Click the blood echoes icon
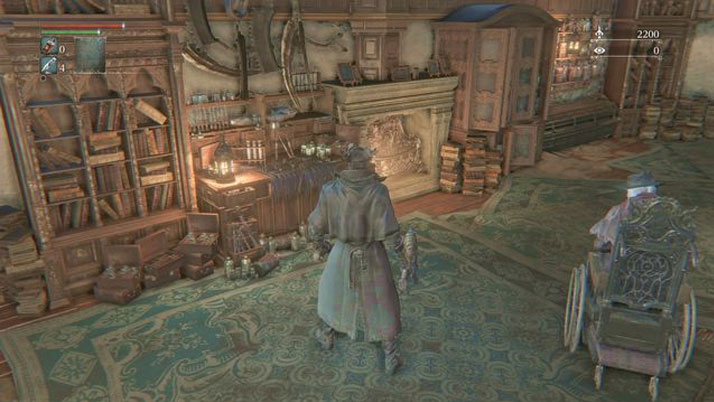Screen dimensions: 714x402 [599, 34]
